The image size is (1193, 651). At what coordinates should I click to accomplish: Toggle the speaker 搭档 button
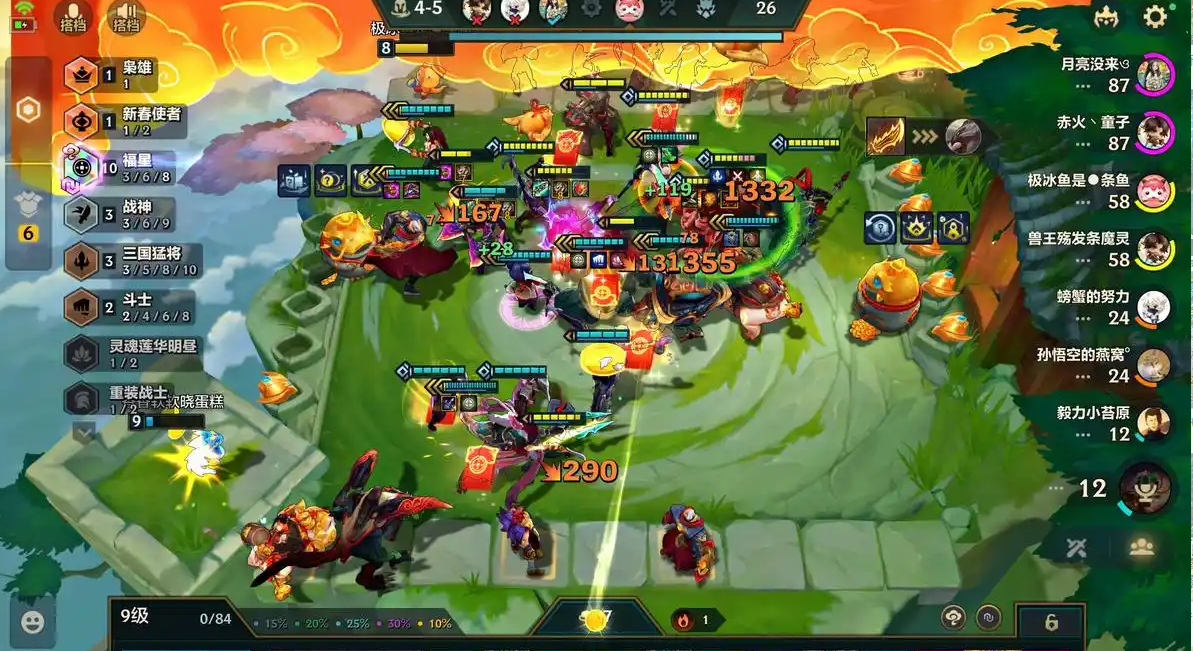(x=126, y=16)
